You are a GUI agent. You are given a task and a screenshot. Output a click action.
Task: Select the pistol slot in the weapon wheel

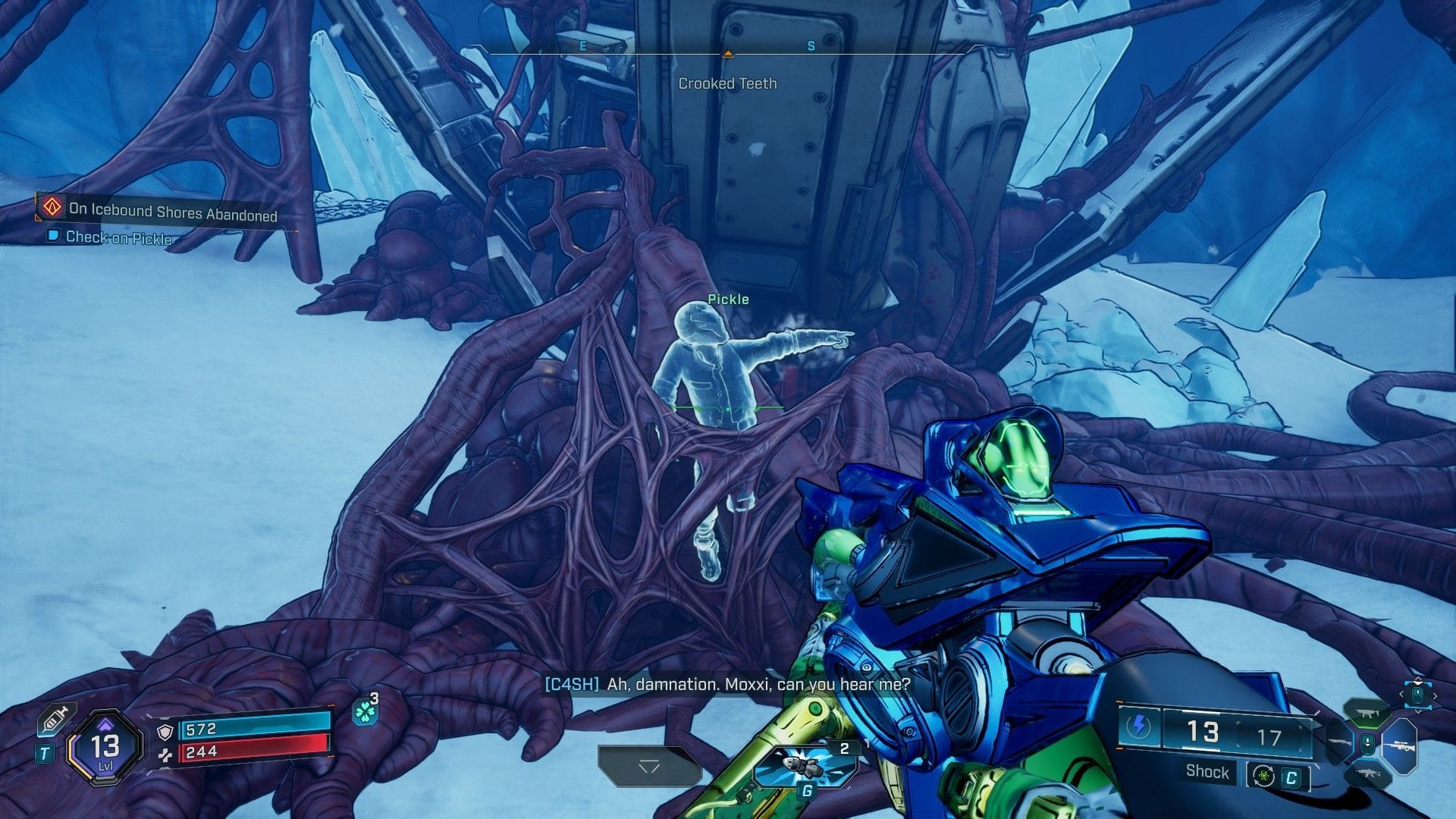click(1338, 742)
